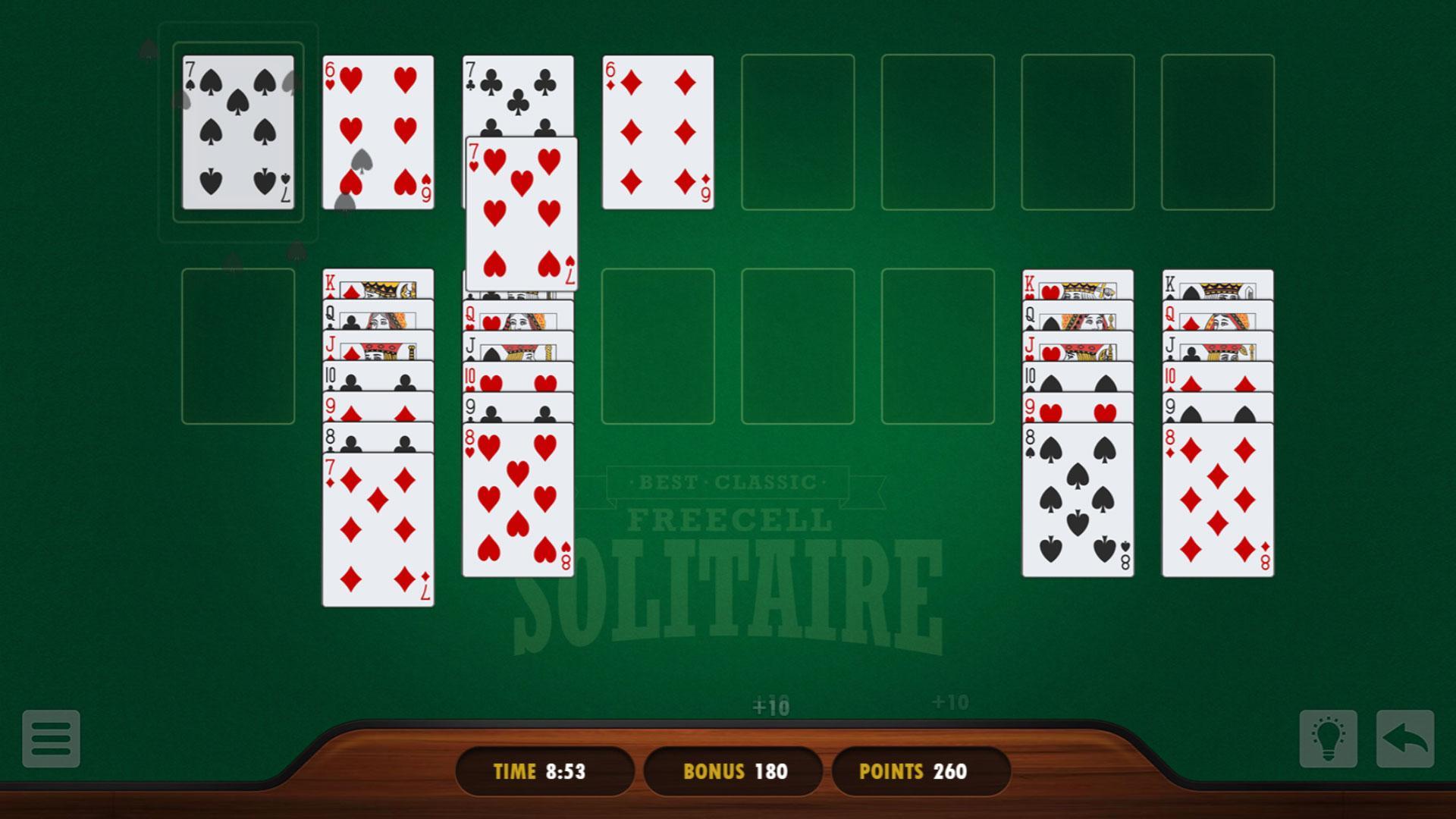The height and width of the screenshot is (819, 1456).
Task: Pick up the 8 of hearts card
Action: 518,500
